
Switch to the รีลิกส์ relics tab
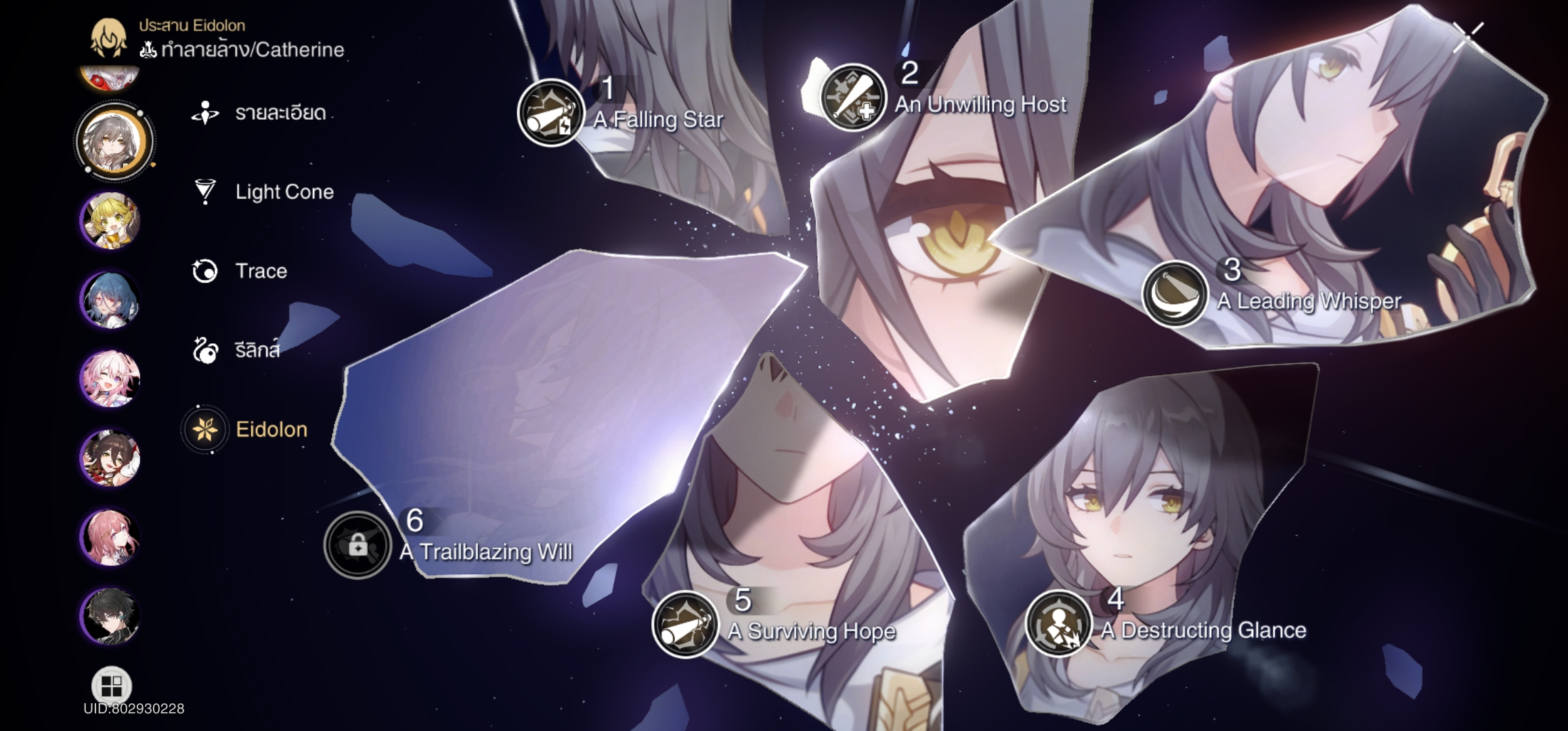[x=256, y=351]
